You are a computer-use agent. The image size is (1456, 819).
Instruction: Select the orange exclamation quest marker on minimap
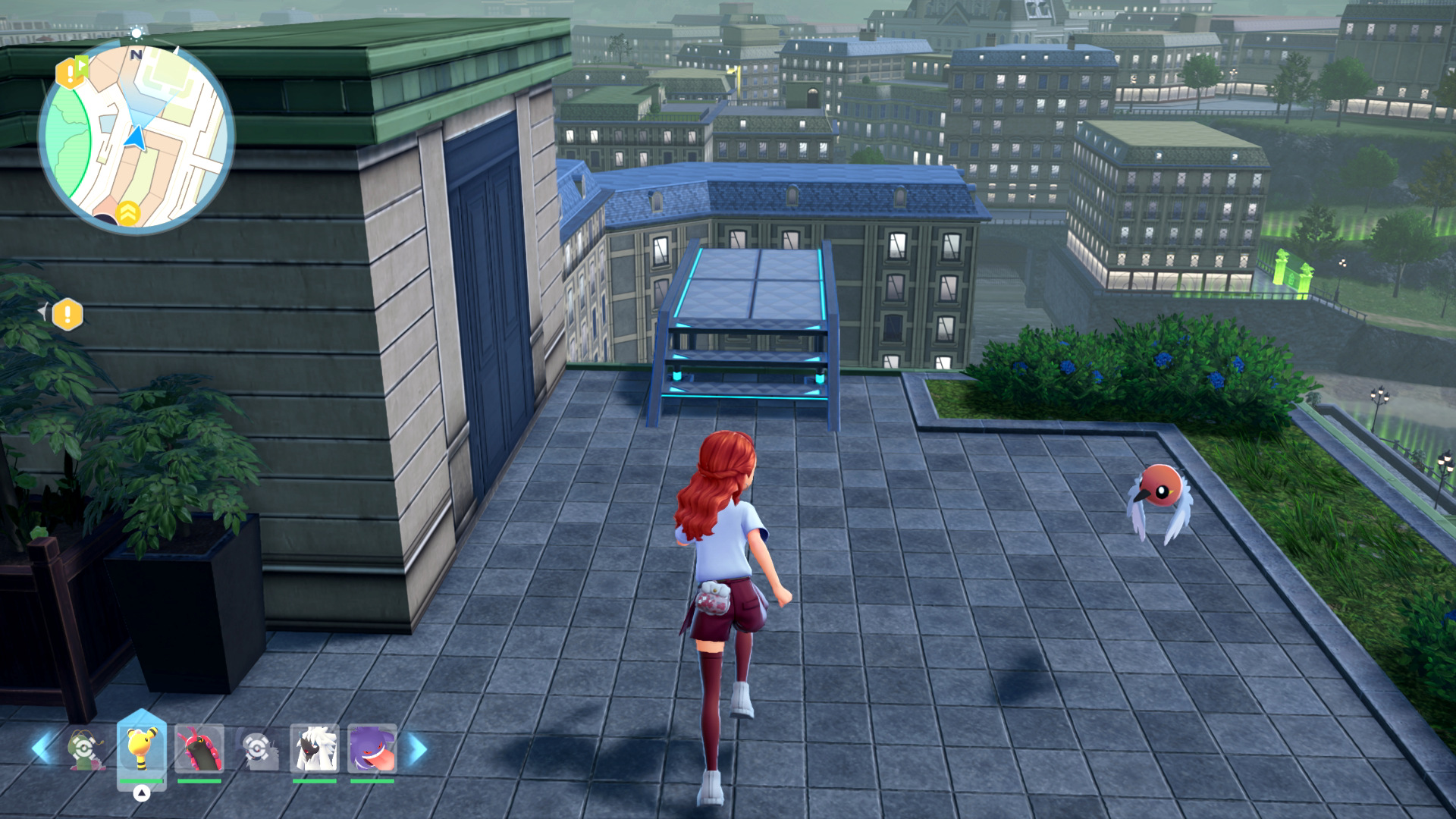(71, 73)
